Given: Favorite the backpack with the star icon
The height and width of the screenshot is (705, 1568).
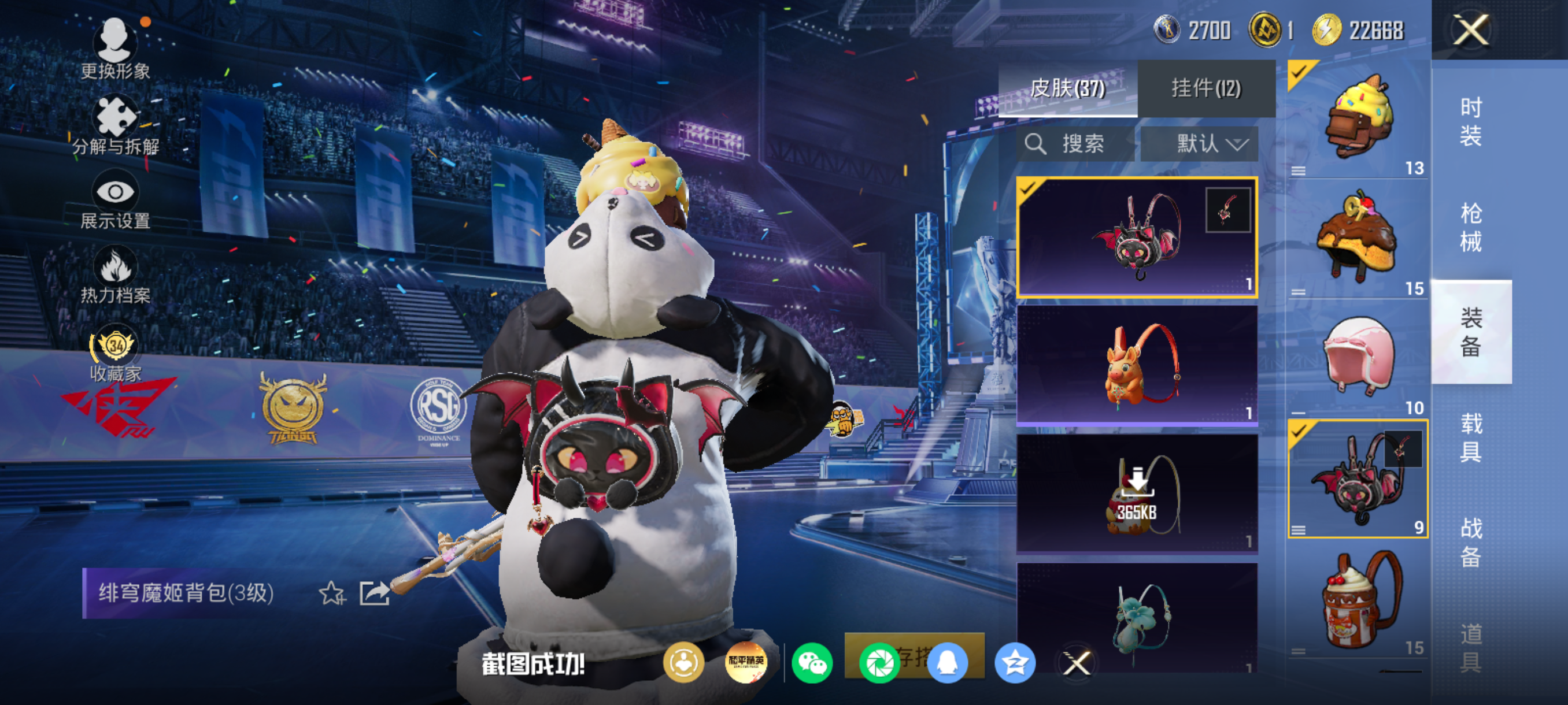Looking at the screenshot, I should click(332, 593).
